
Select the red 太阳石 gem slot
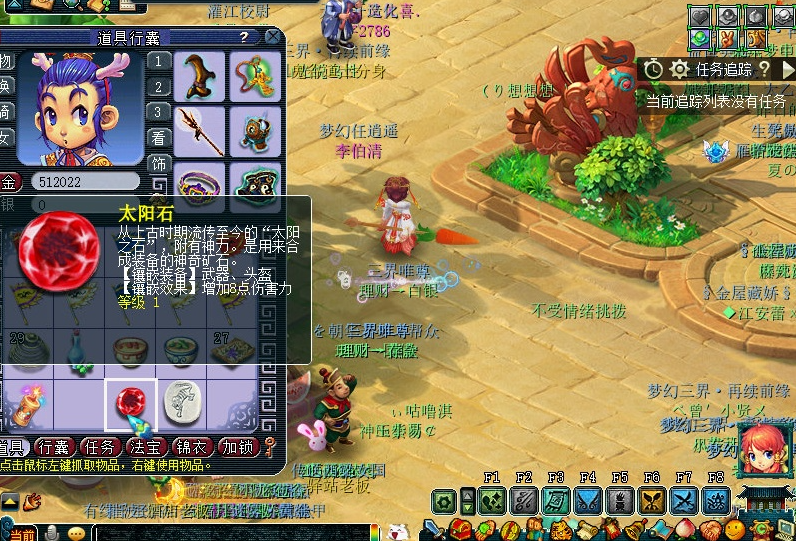click(131, 402)
